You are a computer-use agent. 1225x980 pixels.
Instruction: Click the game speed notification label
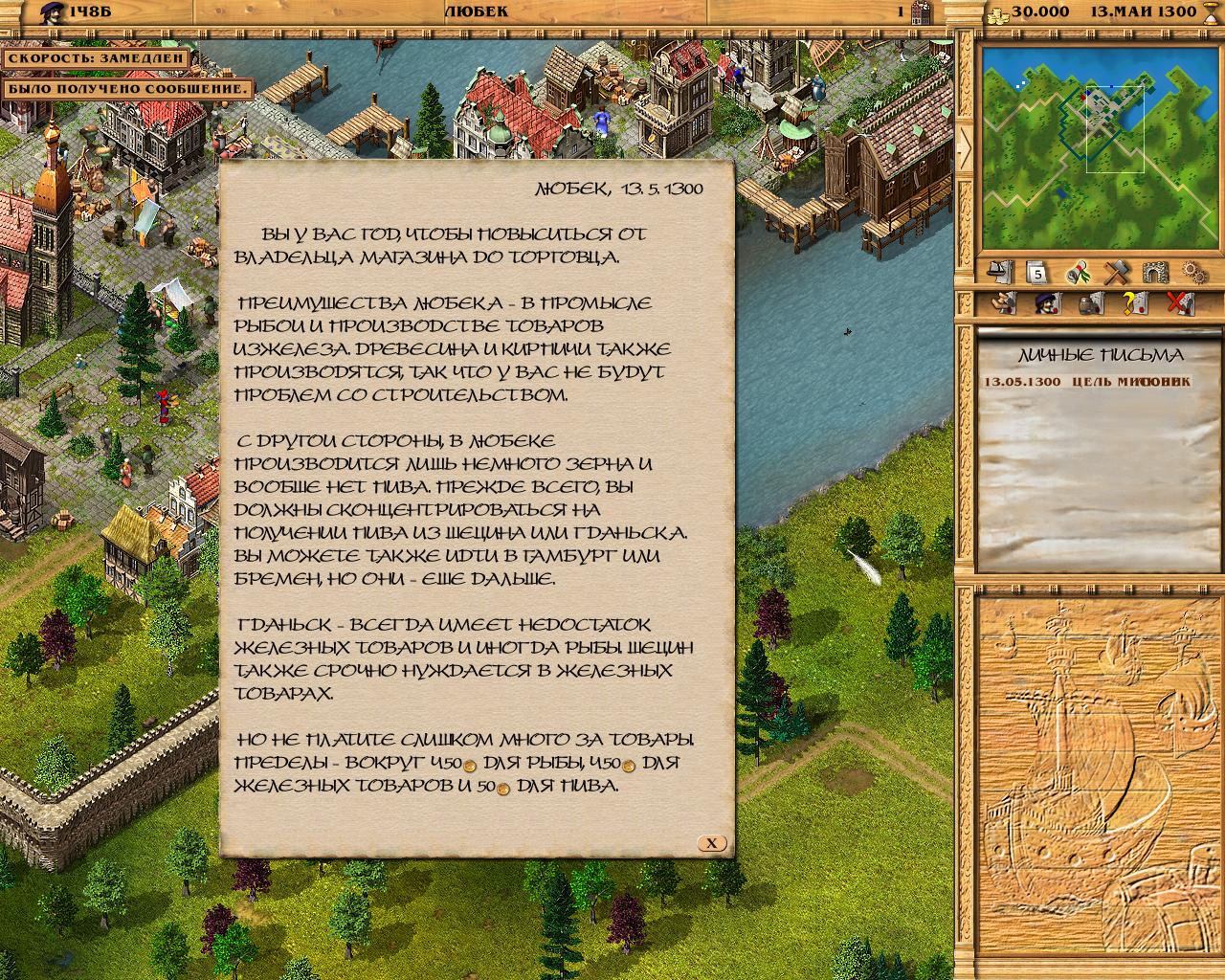[x=95, y=56]
